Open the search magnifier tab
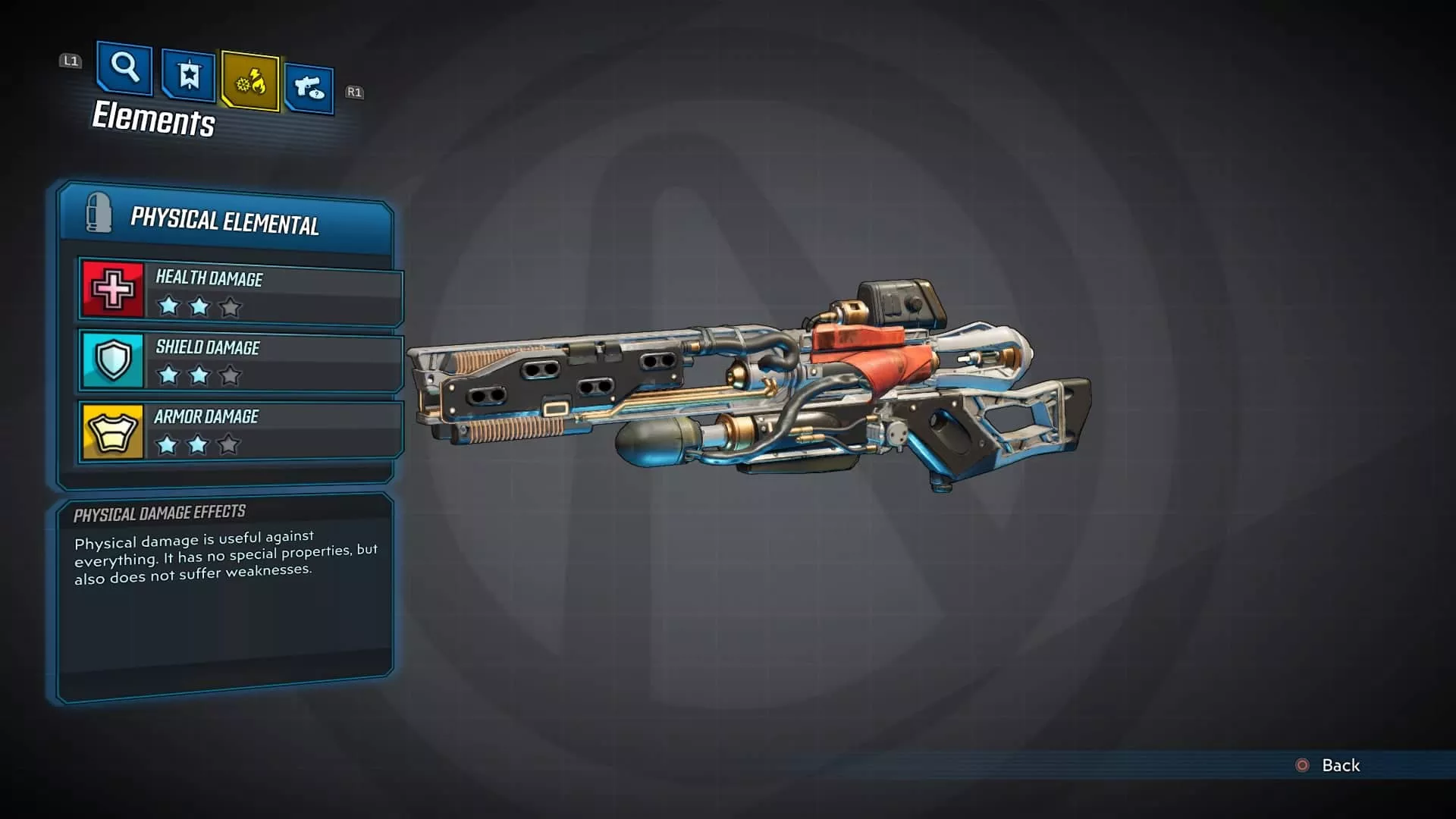The width and height of the screenshot is (1456, 819). pos(124,71)
